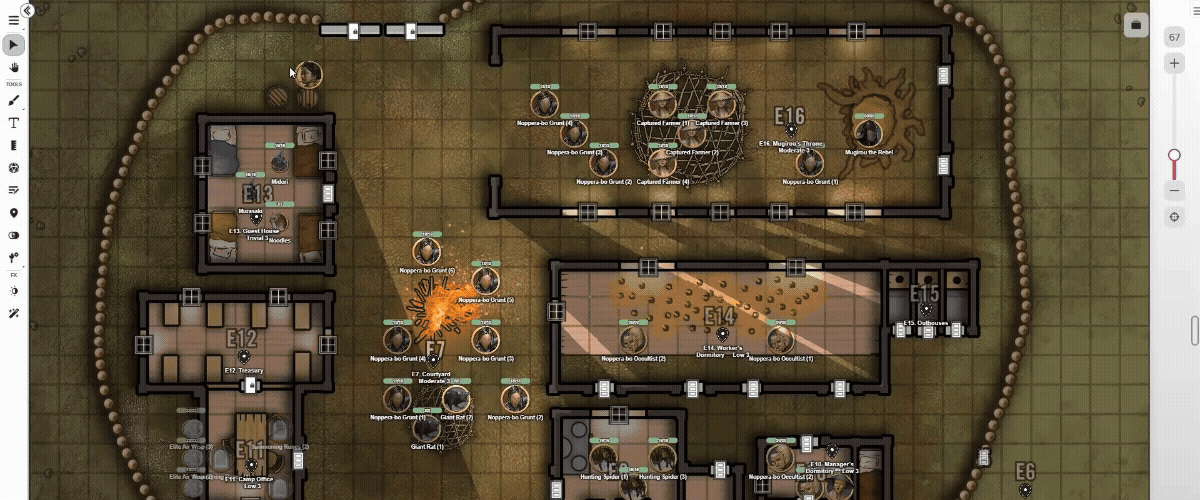
Task: Click the toggle-shaped toolbar icon
Action: [x=14, y=235]
